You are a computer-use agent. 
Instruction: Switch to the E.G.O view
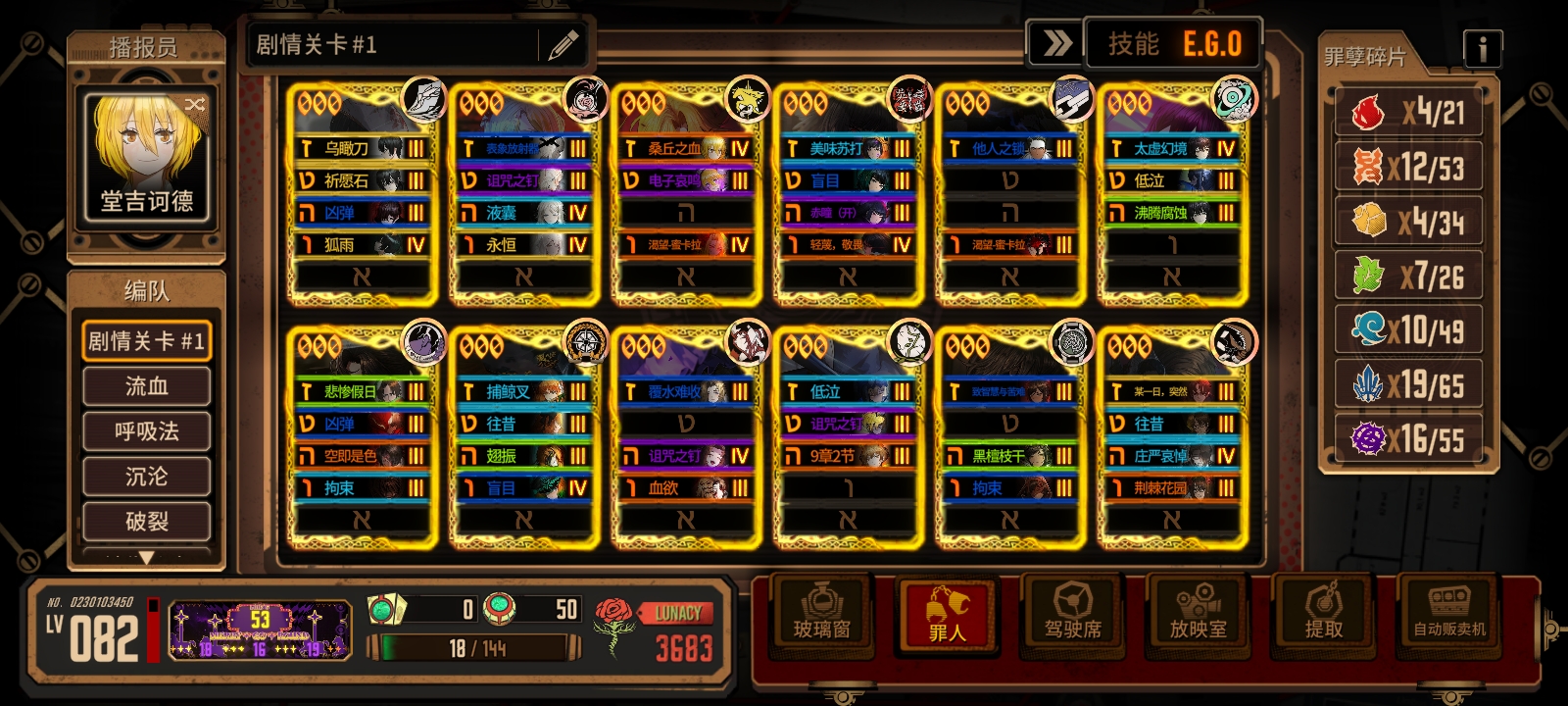click(x=1212, y=44)
